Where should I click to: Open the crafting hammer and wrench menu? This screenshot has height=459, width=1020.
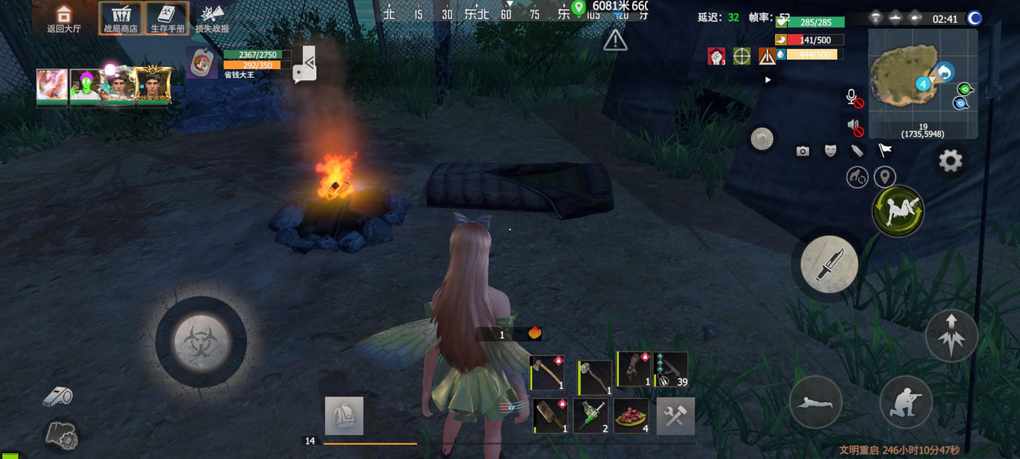click(676, 416)
